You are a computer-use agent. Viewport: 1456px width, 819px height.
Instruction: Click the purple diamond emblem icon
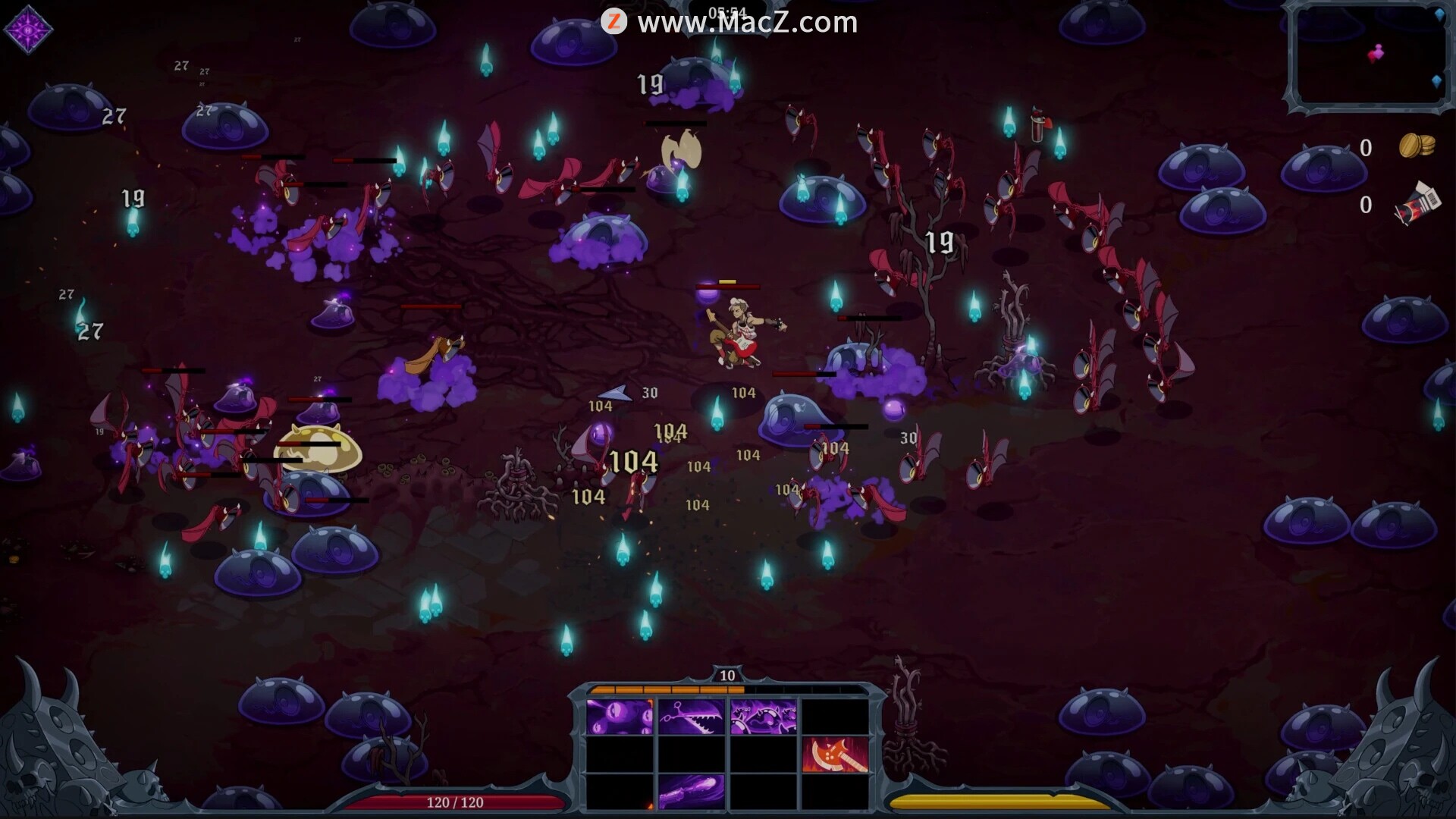pyautogui.click(x=28, y=30)
